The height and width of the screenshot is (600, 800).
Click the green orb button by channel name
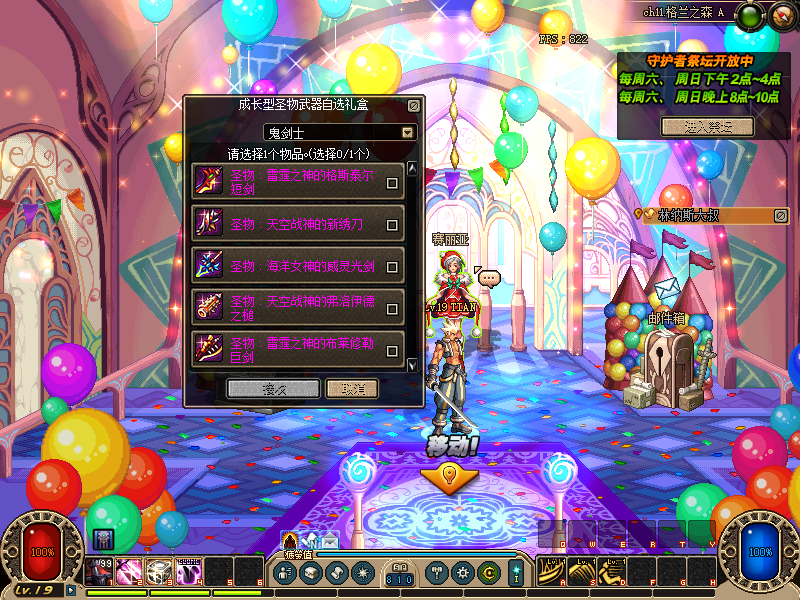click(x=751, y=15)
